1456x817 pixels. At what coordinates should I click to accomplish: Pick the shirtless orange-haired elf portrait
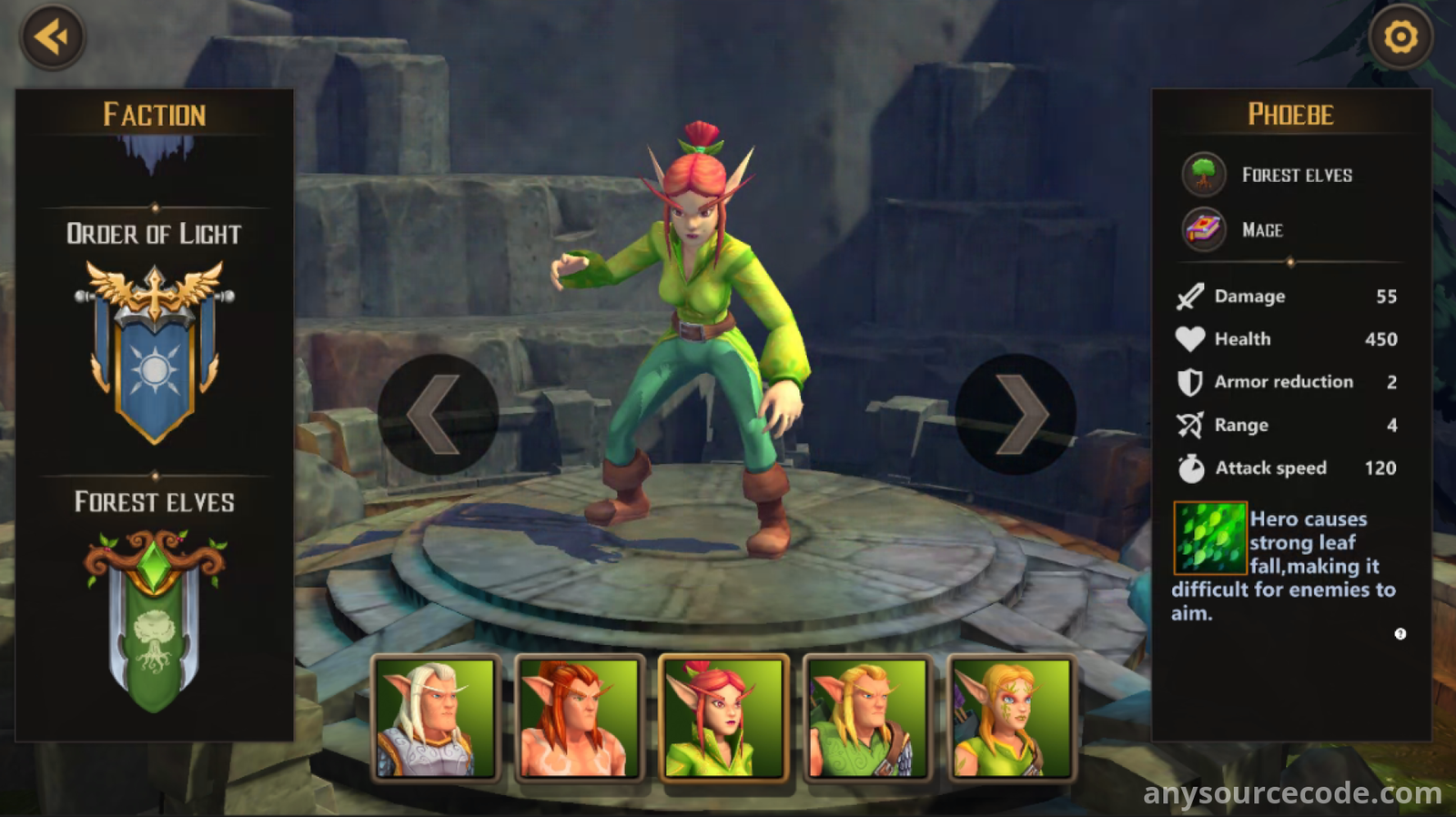click(580, 718)
